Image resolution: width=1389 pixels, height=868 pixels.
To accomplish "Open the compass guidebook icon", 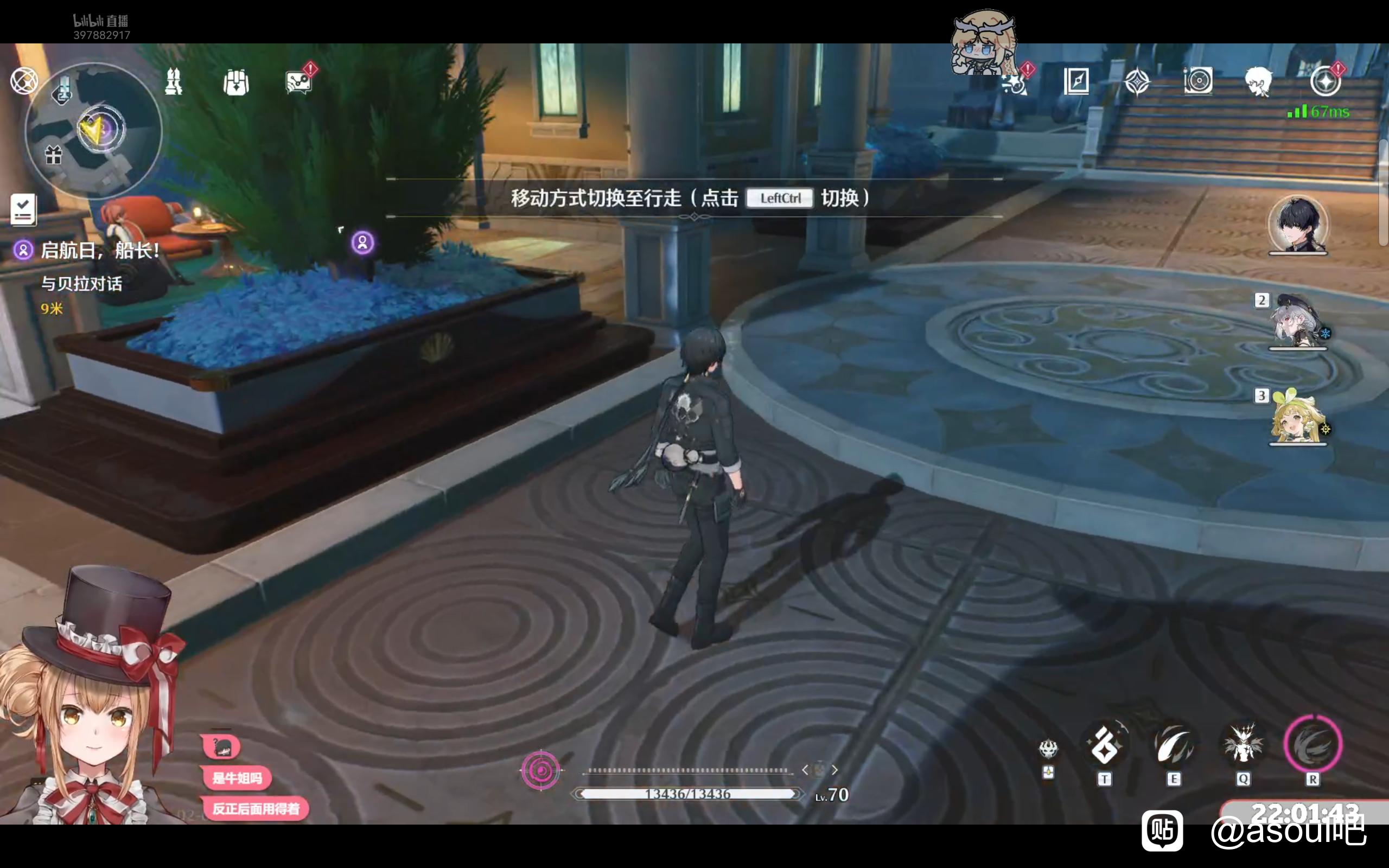I will click(x=1076, y=81).
